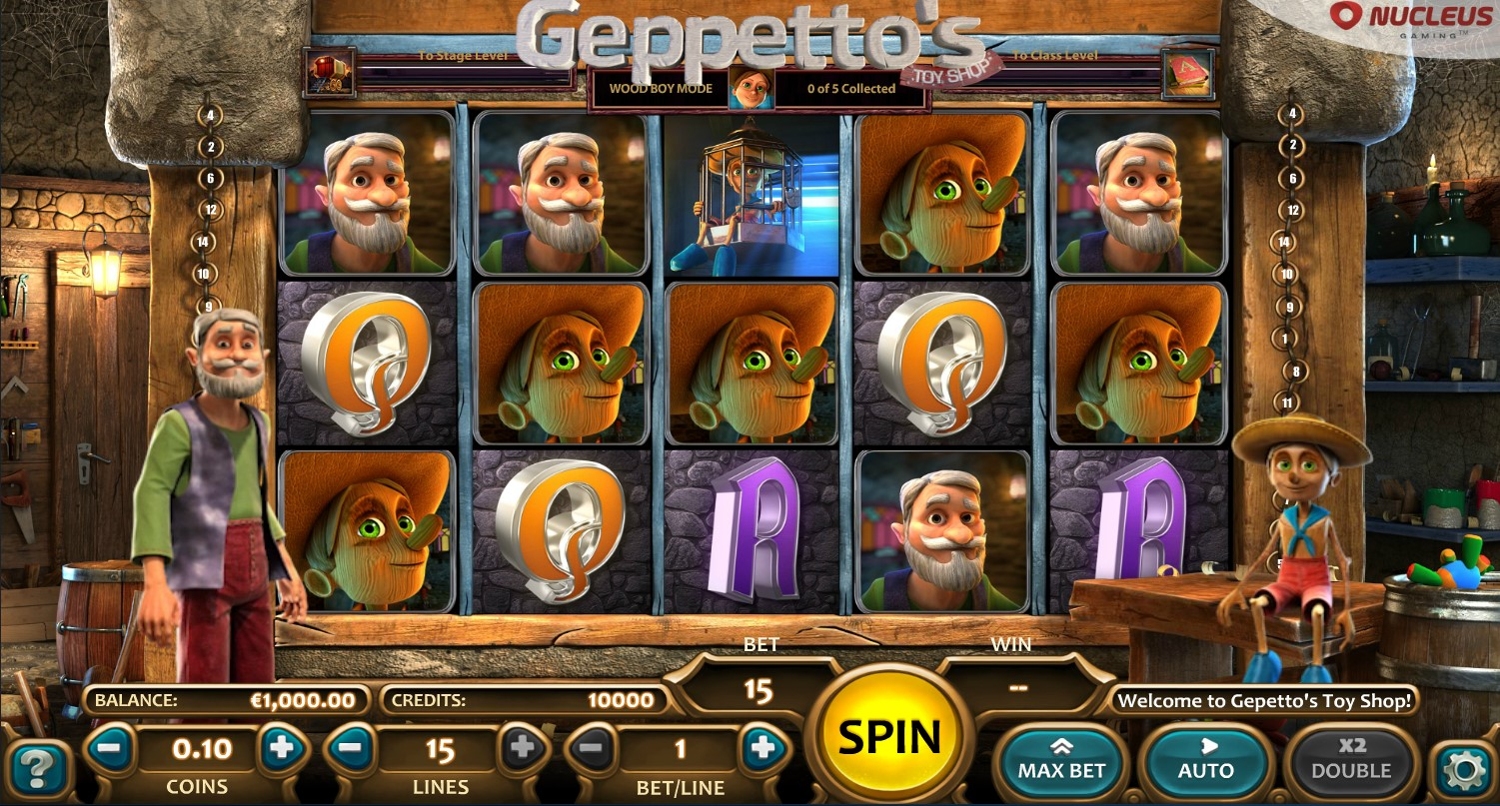Lower the bet per line
The image size is (1500, 806).
592,748
